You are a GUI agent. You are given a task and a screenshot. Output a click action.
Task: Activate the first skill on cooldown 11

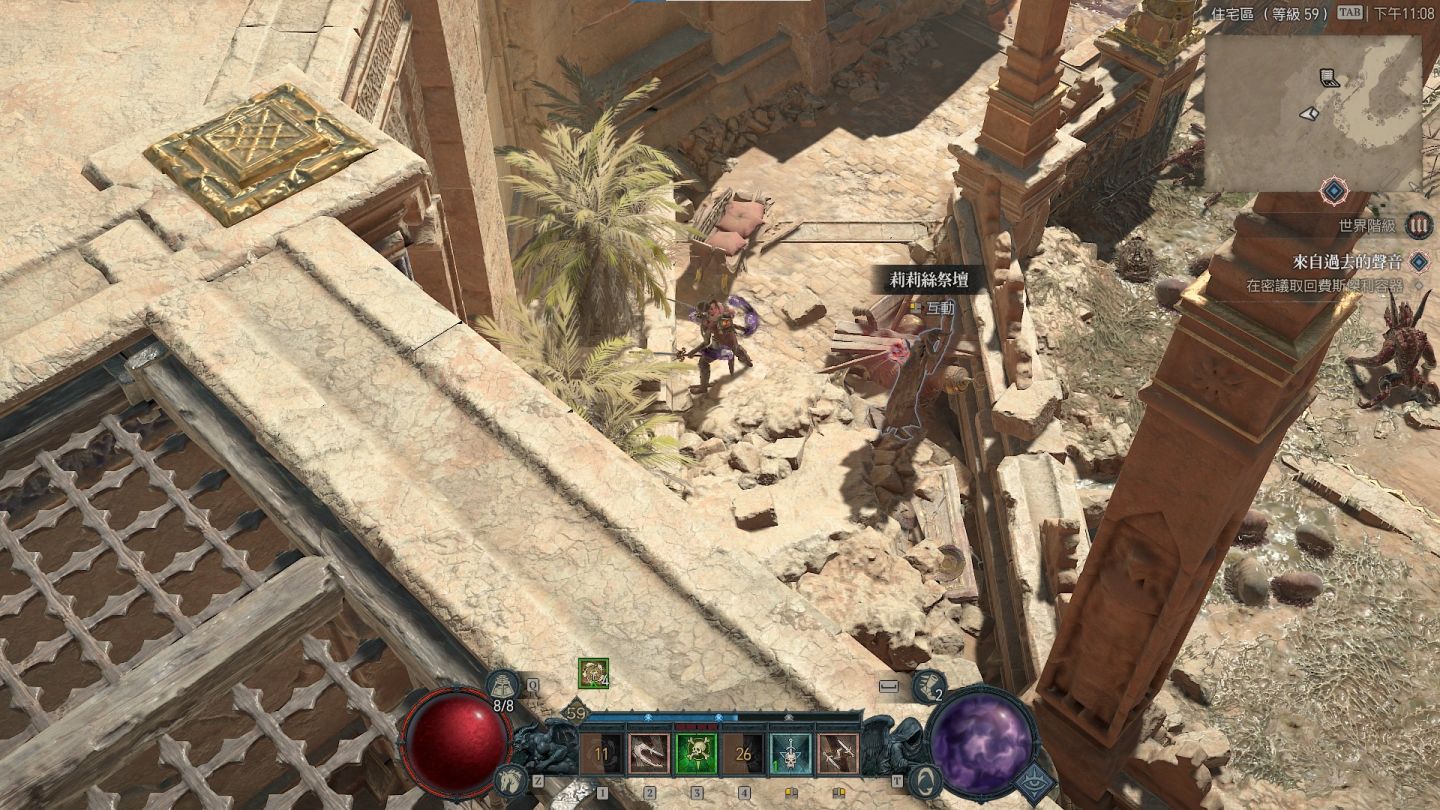click(602, 753)
